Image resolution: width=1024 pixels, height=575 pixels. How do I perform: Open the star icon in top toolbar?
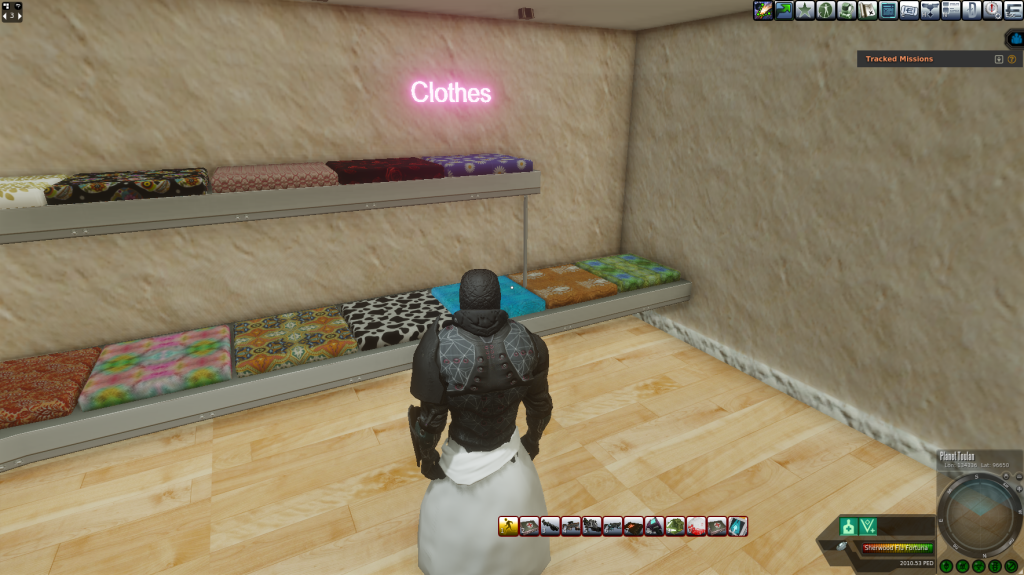[x=805, y=10]
